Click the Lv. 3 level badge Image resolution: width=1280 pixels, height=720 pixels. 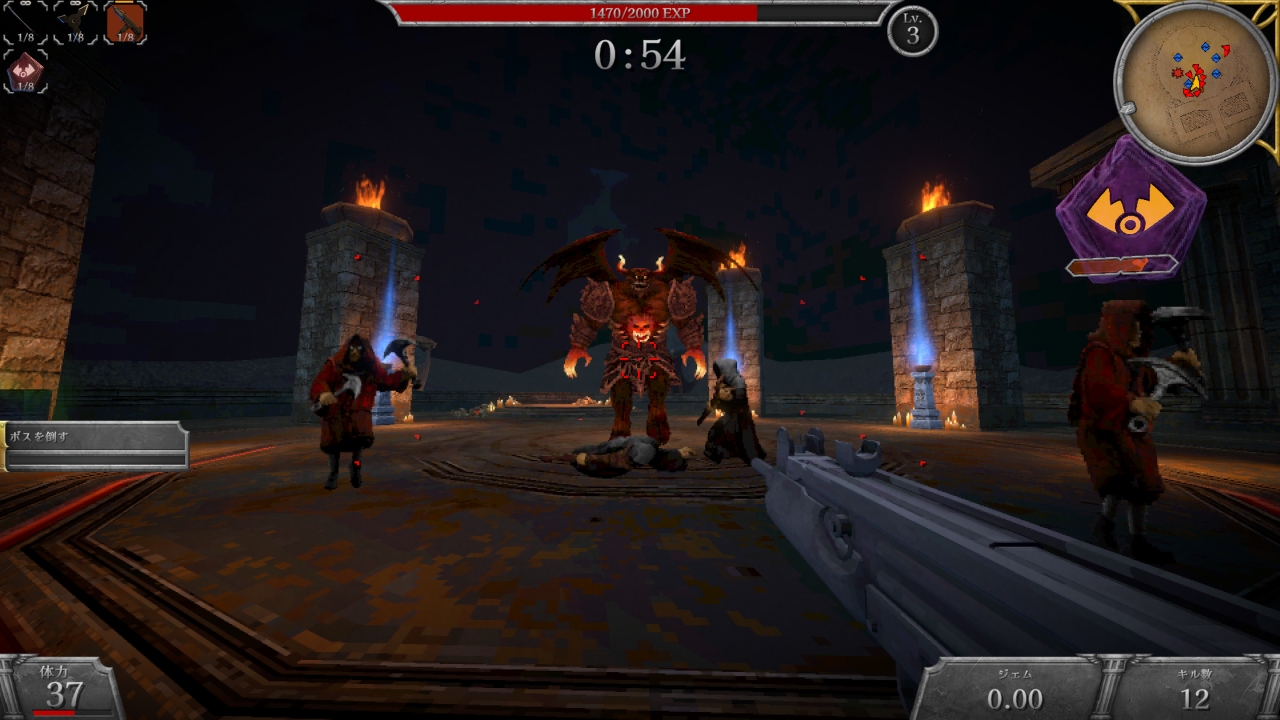coord(912,31)
